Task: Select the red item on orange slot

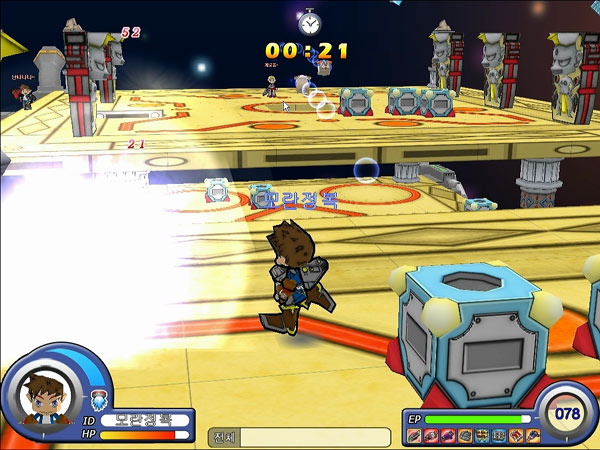Action: (x=515, y=436)
